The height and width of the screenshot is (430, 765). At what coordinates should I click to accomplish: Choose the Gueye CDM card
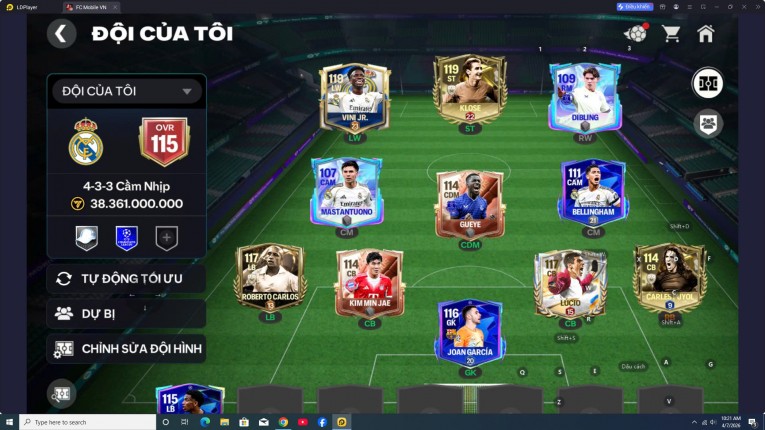(470, 201)
